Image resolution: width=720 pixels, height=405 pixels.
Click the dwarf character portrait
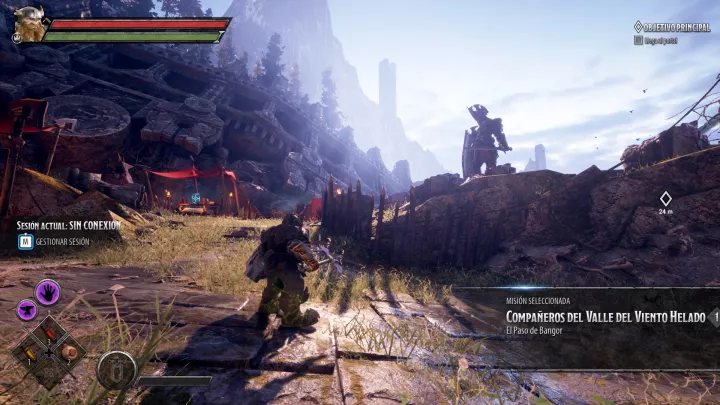click(29, 23)
